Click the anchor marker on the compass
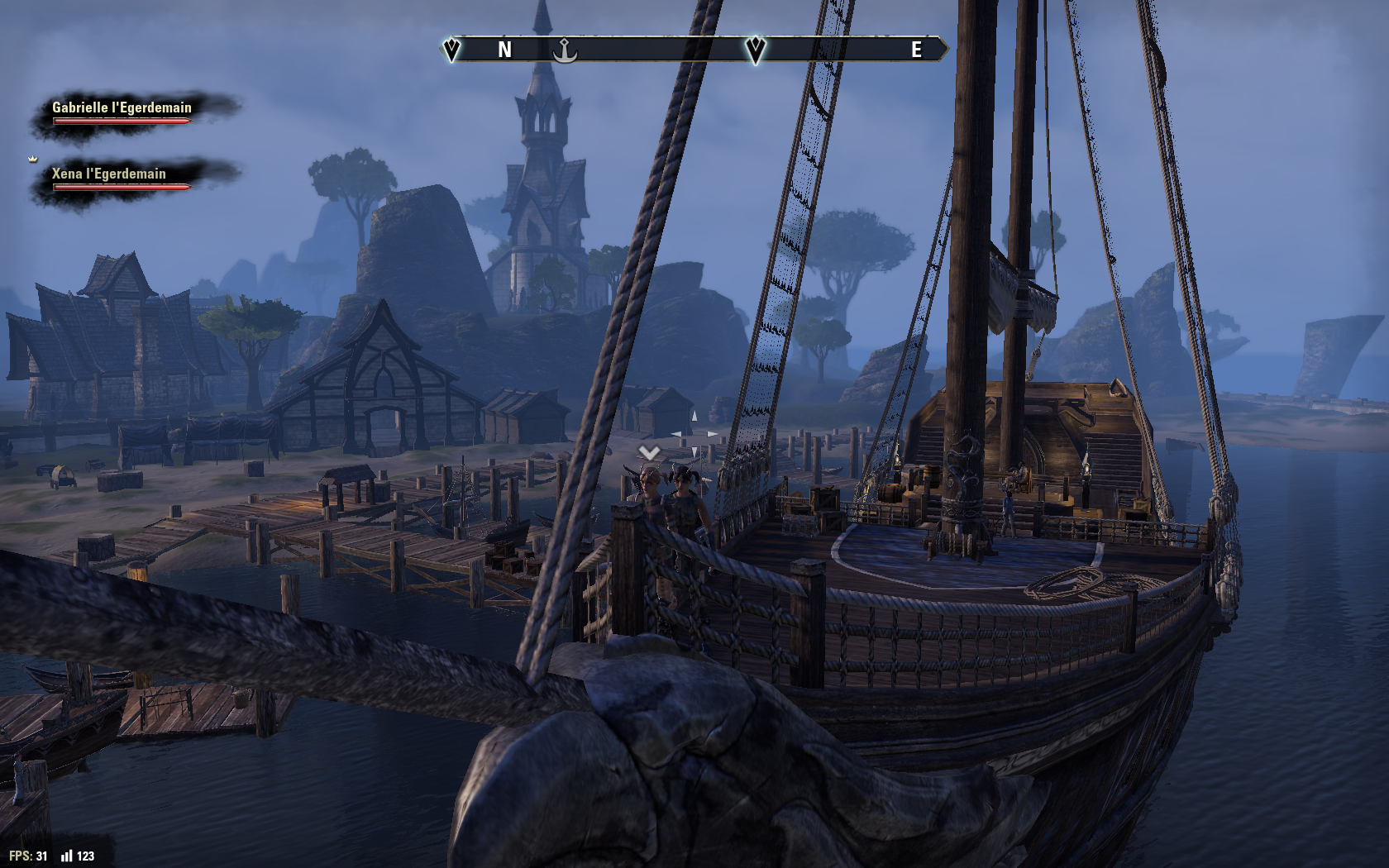The image size is (1389, 868). tap(565, 50)
